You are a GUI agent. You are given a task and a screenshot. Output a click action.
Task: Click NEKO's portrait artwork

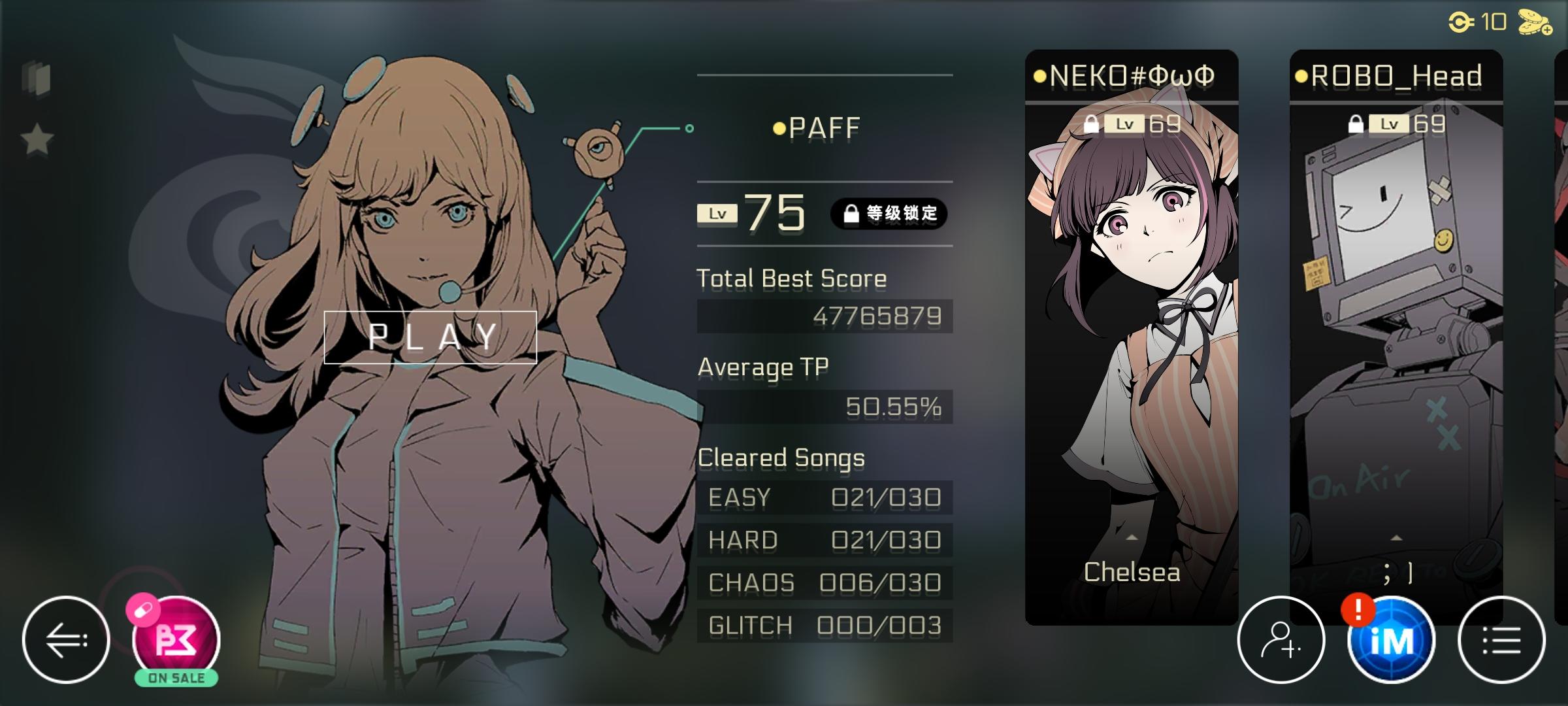(1134, 294)
